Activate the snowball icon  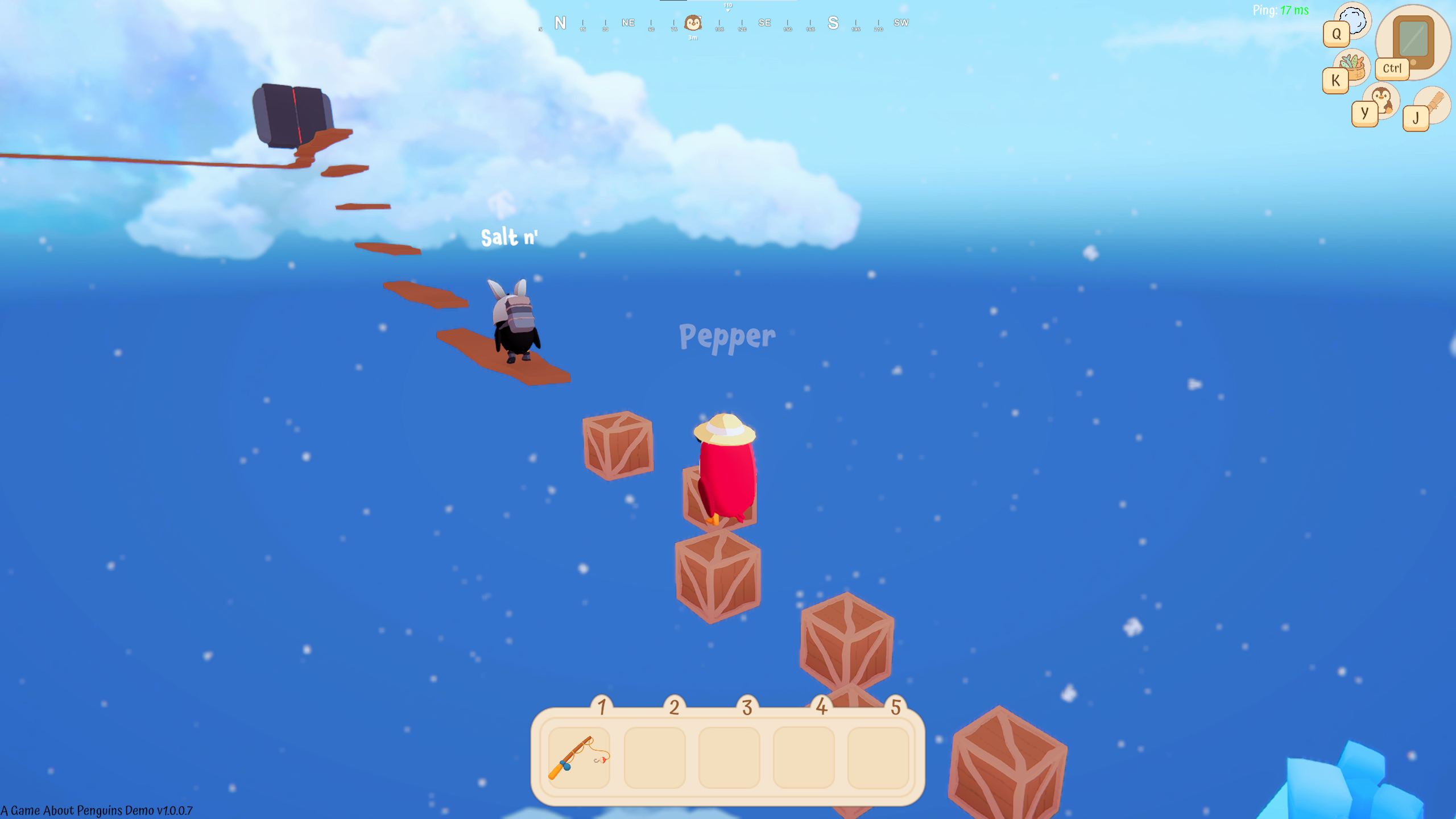click(1354, 19)
